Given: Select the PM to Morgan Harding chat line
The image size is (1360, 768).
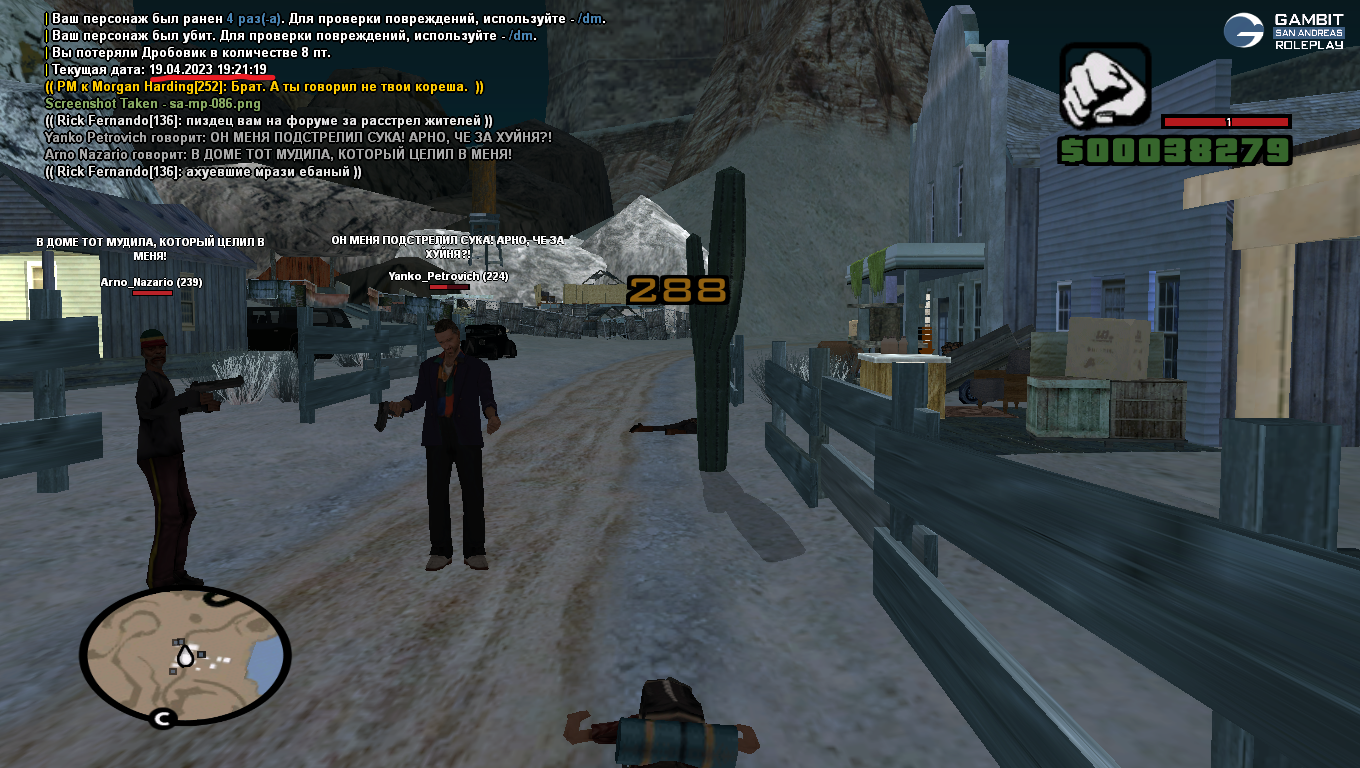Looking at the screenshot, I should [265, 87].
